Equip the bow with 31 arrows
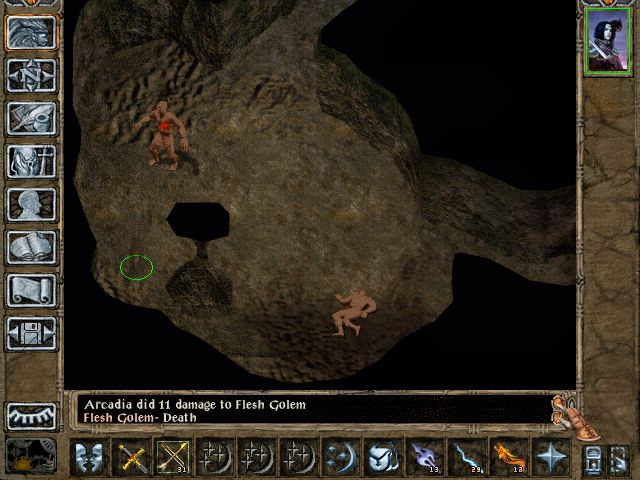640x480 pixels. [x=174, y=457]
